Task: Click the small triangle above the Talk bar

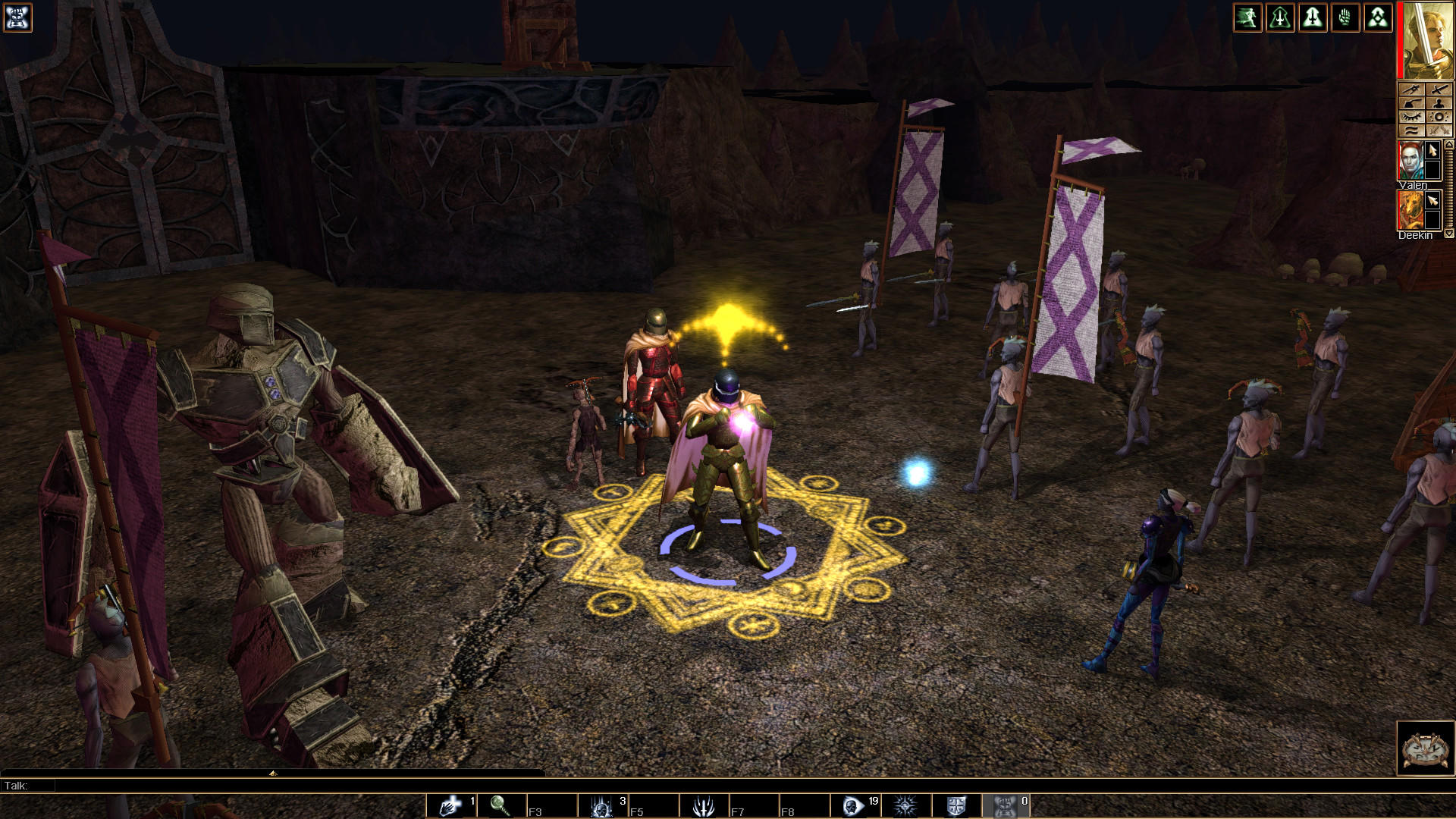Action: pos(271,774)
